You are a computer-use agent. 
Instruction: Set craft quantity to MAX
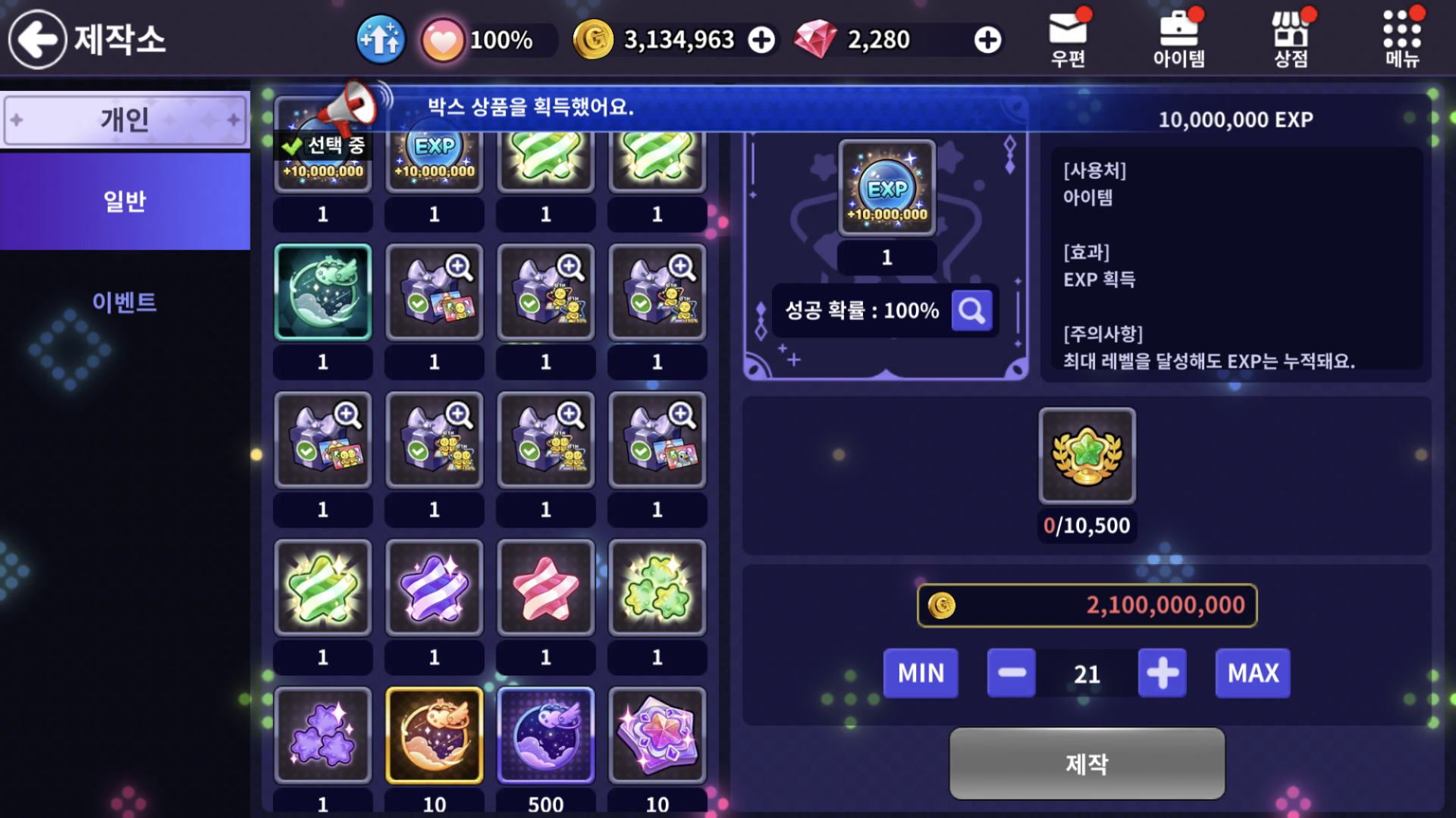coord(1252,672)
